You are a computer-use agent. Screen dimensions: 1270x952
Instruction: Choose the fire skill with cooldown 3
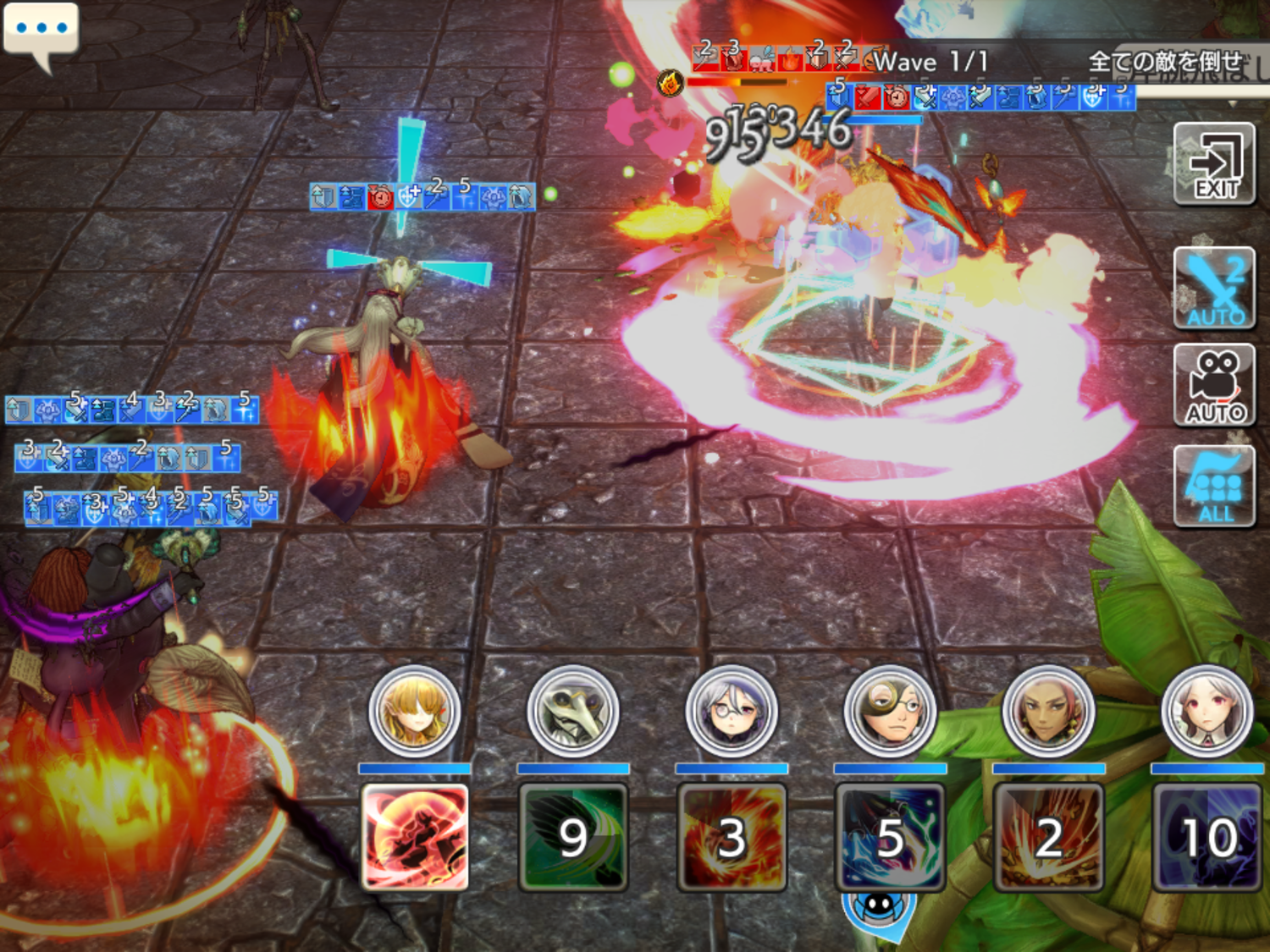pos(732,838)
